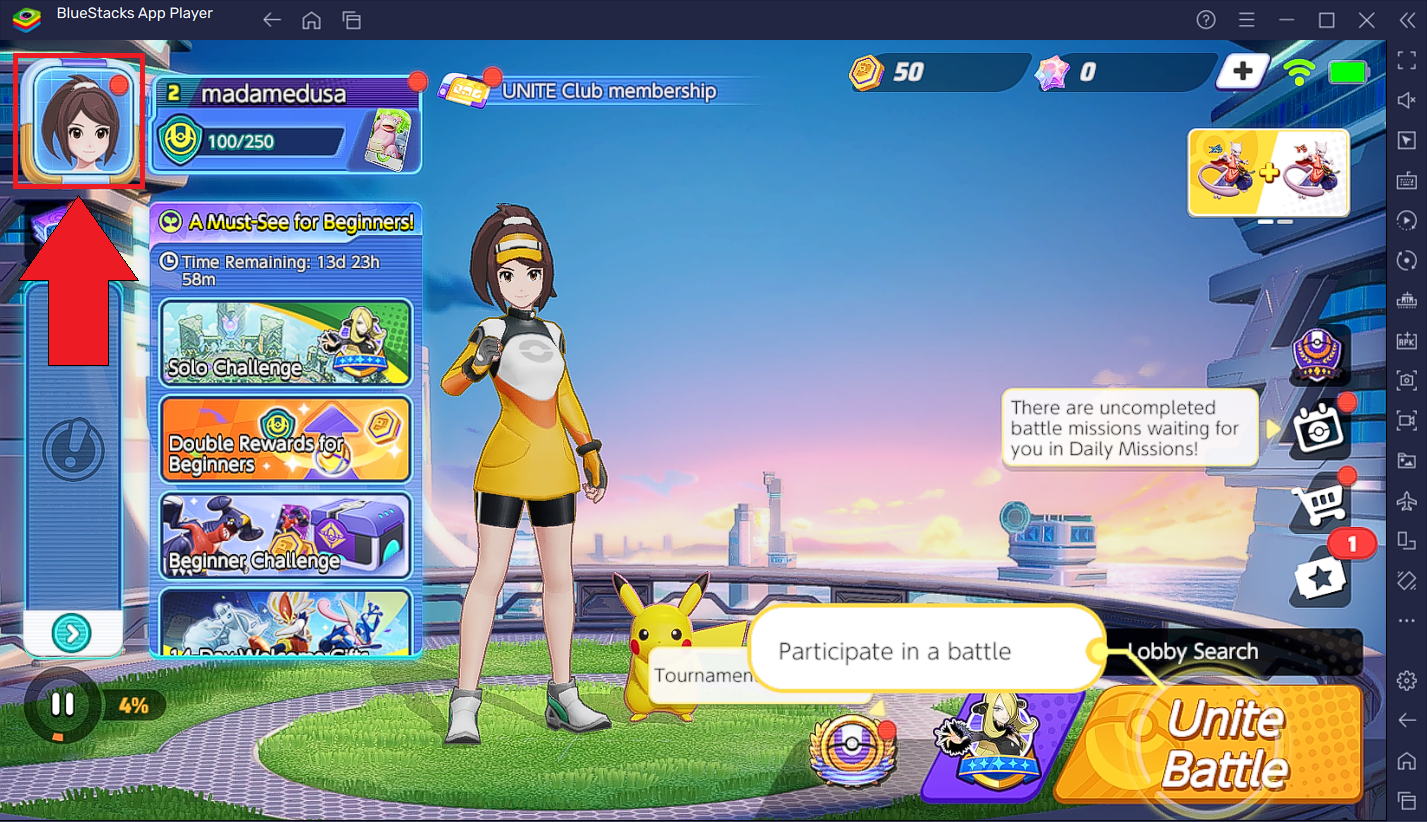Open the Missions ticket icon with notification badge
This screenshot has height=822, width=1427.
point(1320,580)
